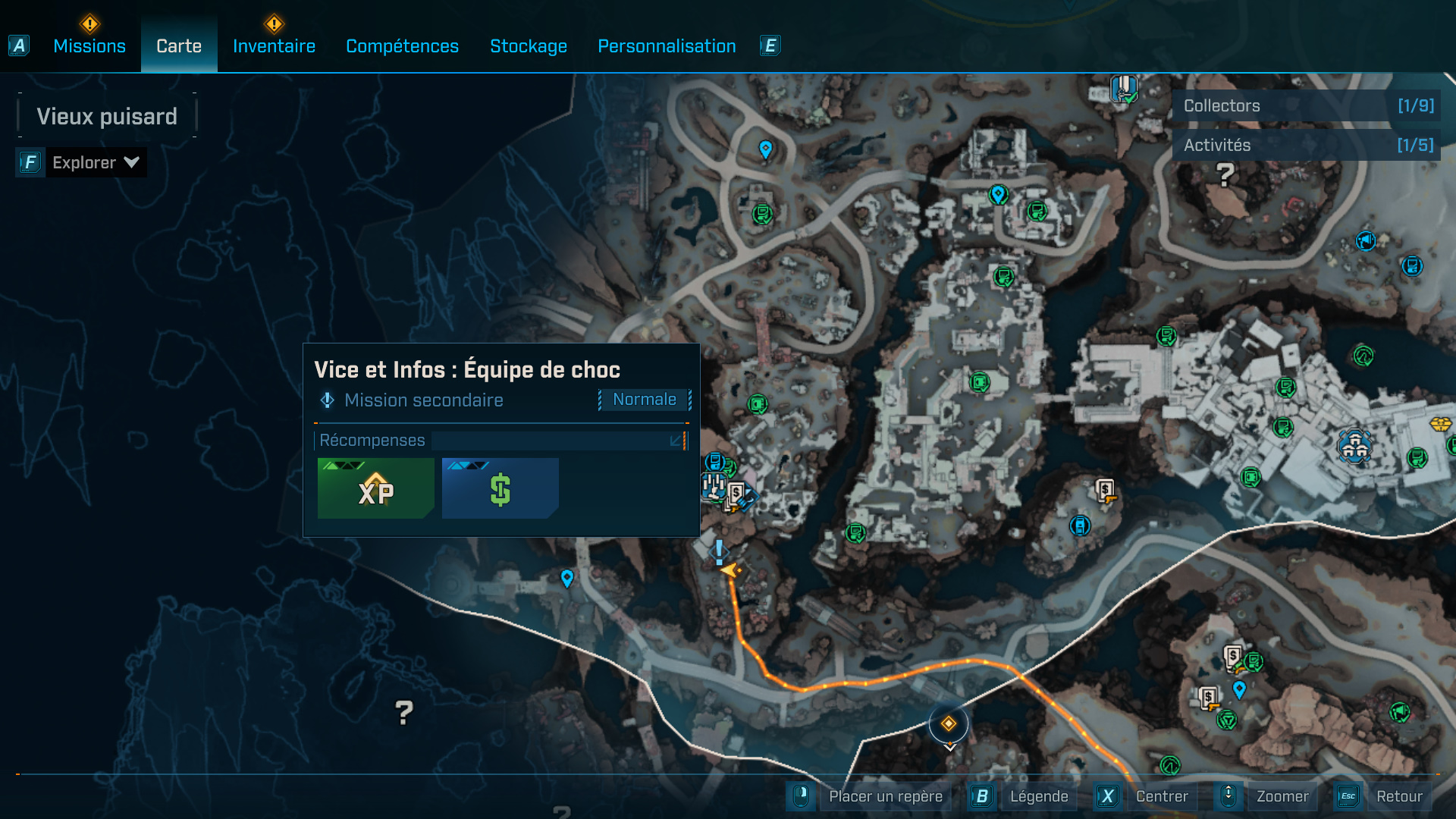The image size is (1456, 819).
Task: Click the orange diamond mission waypoint marker
Action: pos(949,724)
